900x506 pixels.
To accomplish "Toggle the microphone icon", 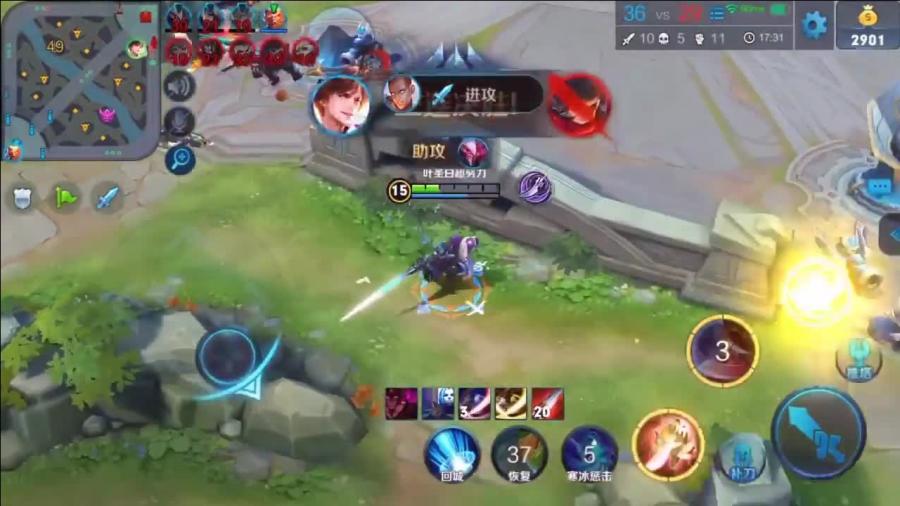I will (x=179, y=123).
